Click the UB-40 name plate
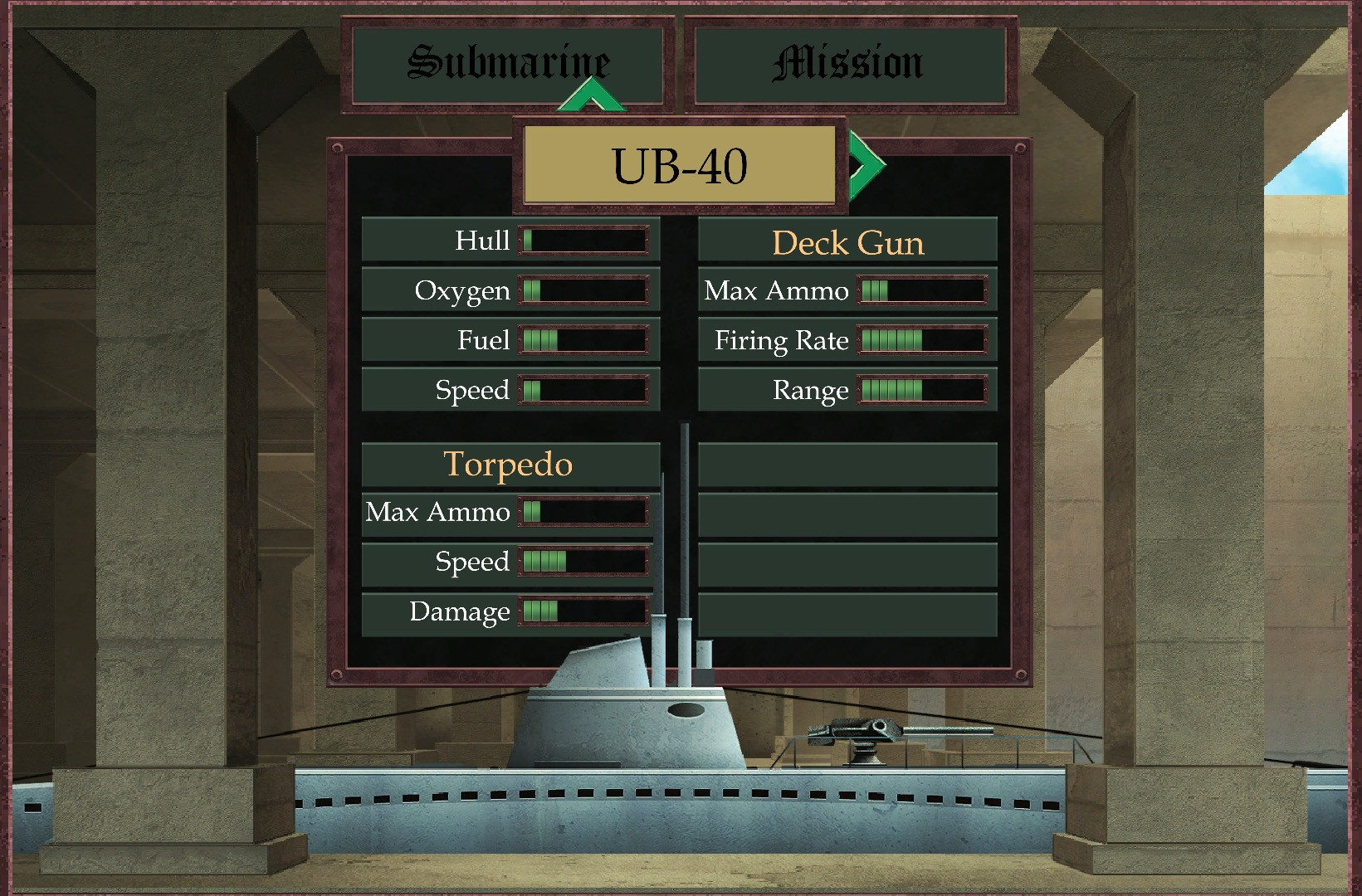Image resolution: width=1362 pixels, height=896 pixels. click(677, 163)
